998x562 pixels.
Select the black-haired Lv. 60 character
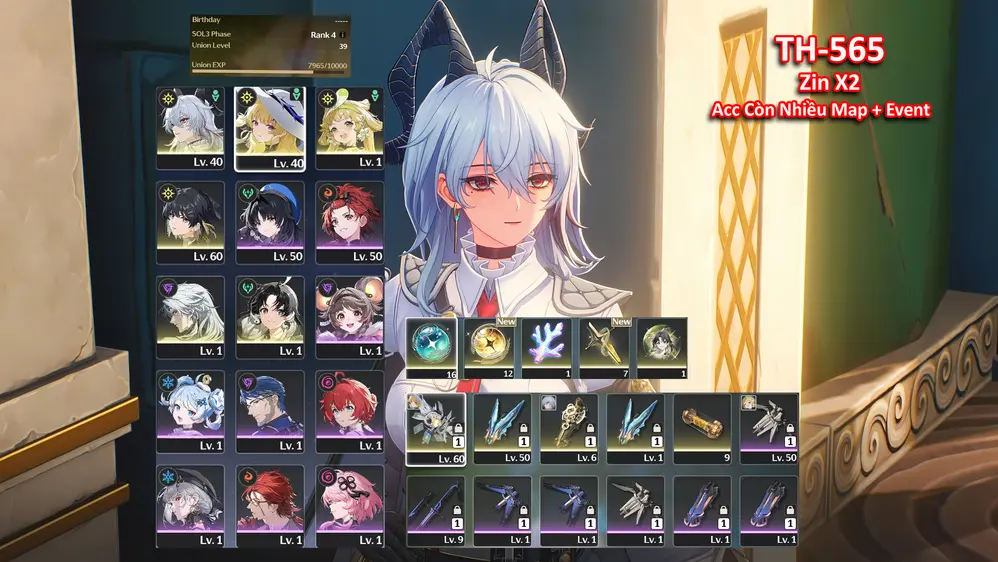tap(191, 222)
